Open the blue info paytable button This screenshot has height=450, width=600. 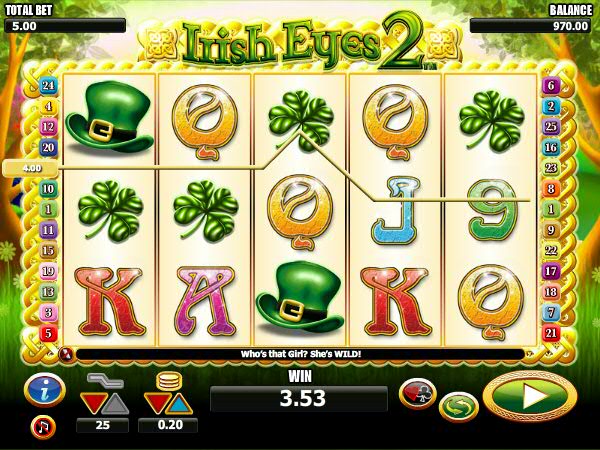[x=45, y=391]
